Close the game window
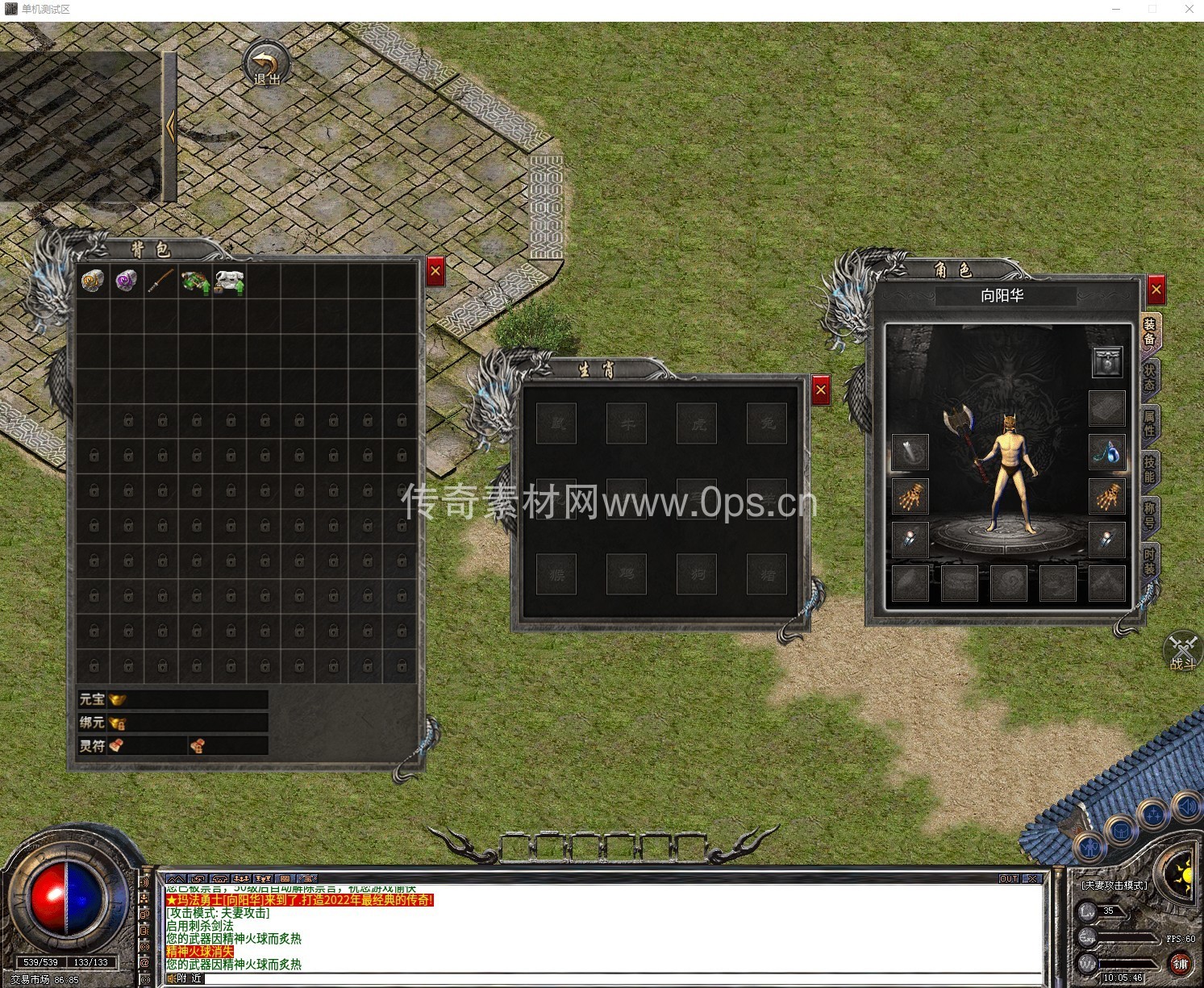 coord(1189,9)
